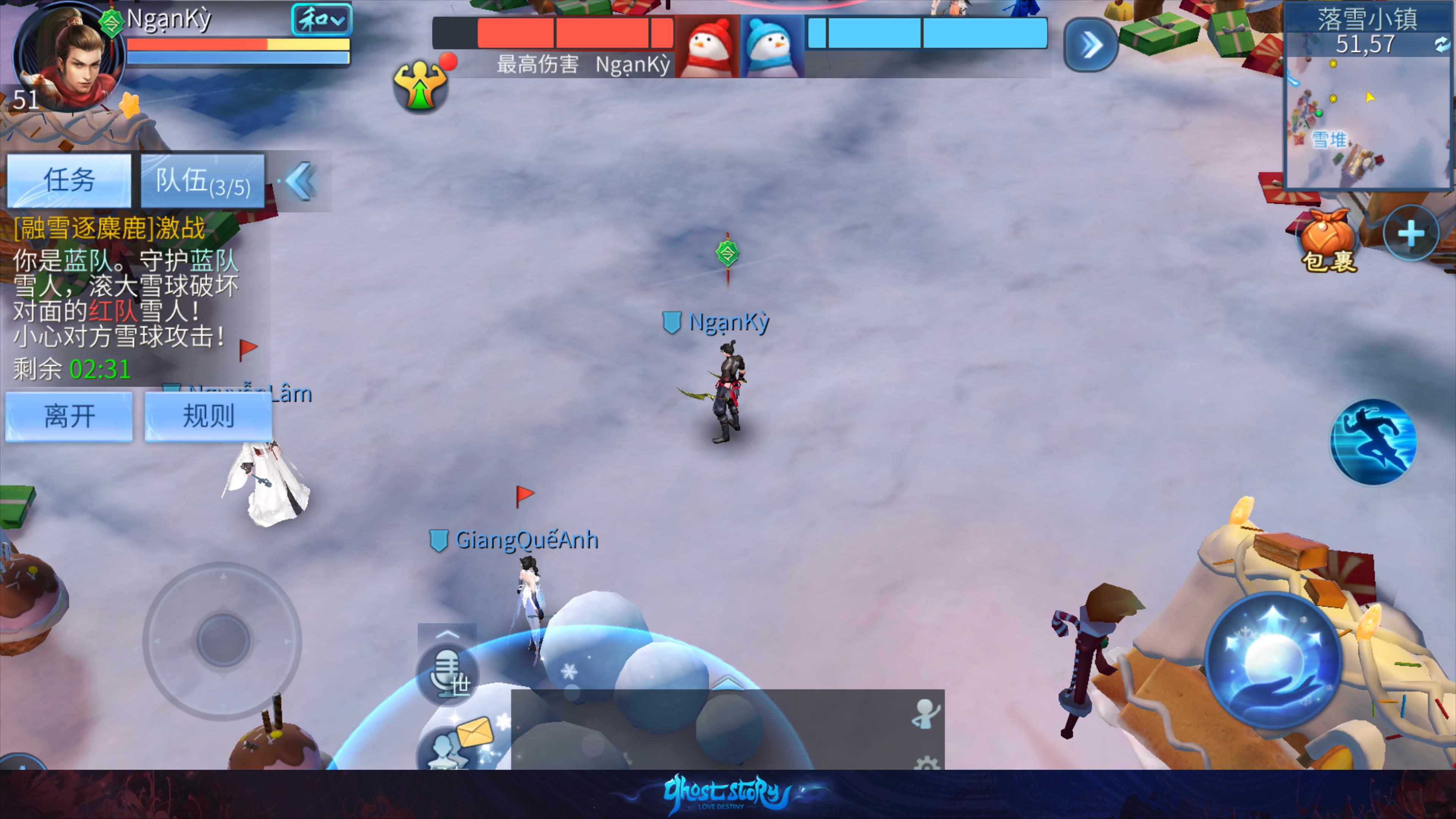The image size is (1456, 819).
Task: Leave the match with 离开 button
Action: 69,417
